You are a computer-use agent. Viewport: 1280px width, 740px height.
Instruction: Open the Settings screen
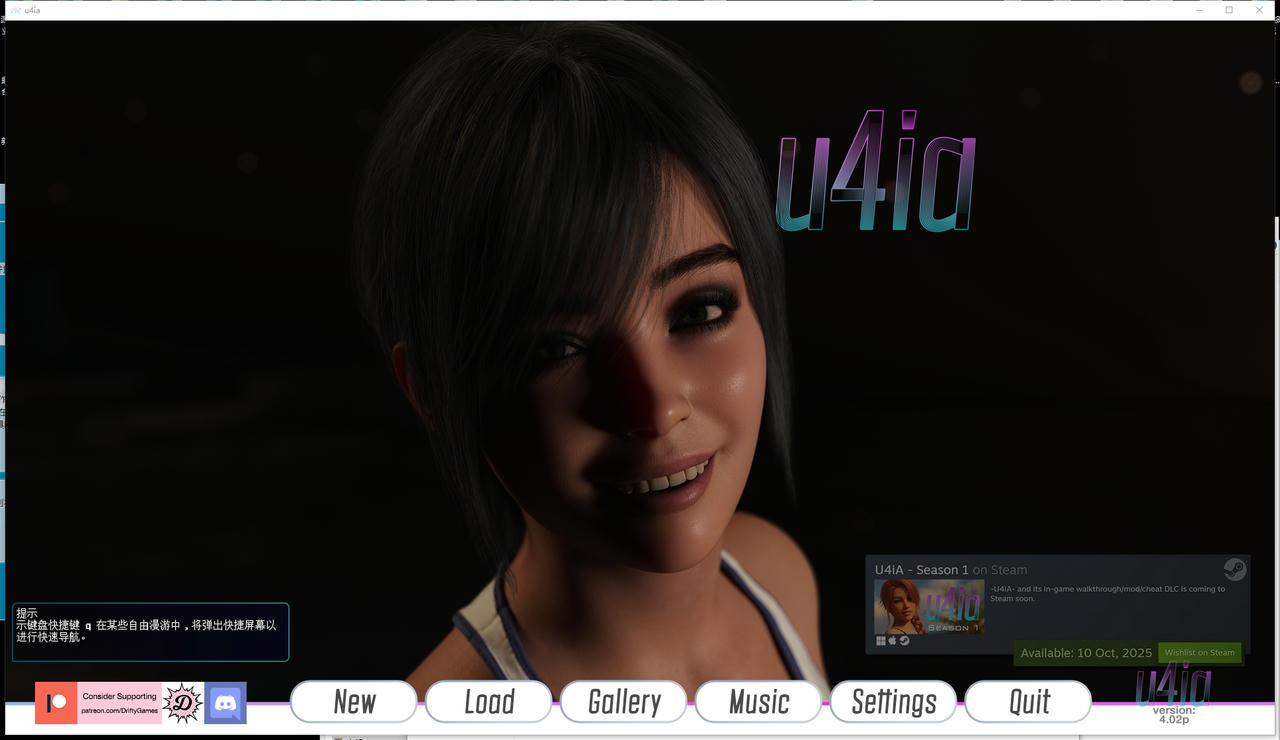[x=893, y=701]
